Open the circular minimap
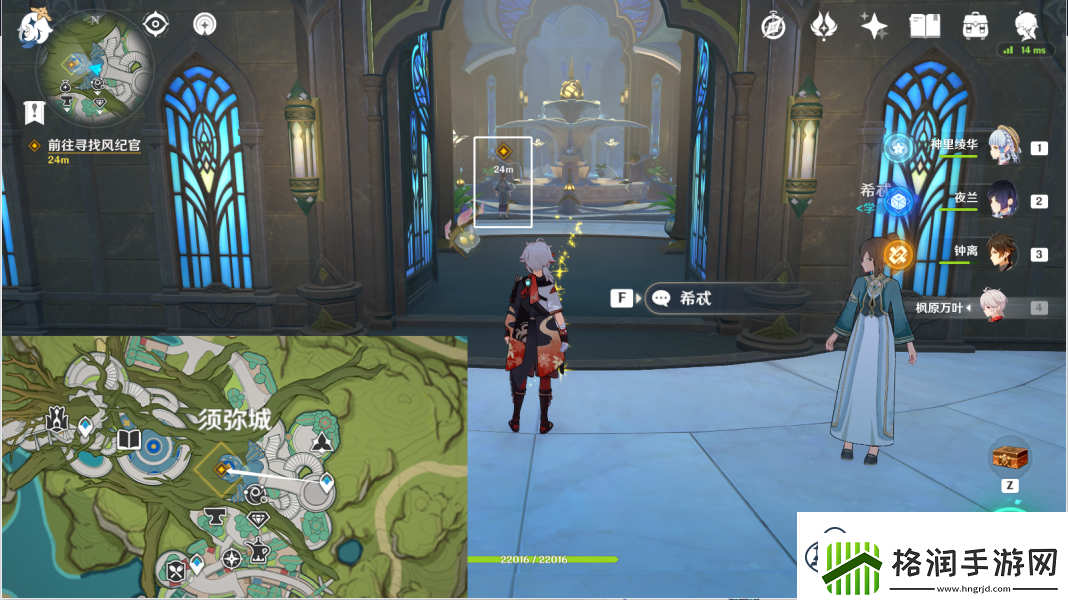Viewport: 1068px width, 600px height. tap(95, 70)
